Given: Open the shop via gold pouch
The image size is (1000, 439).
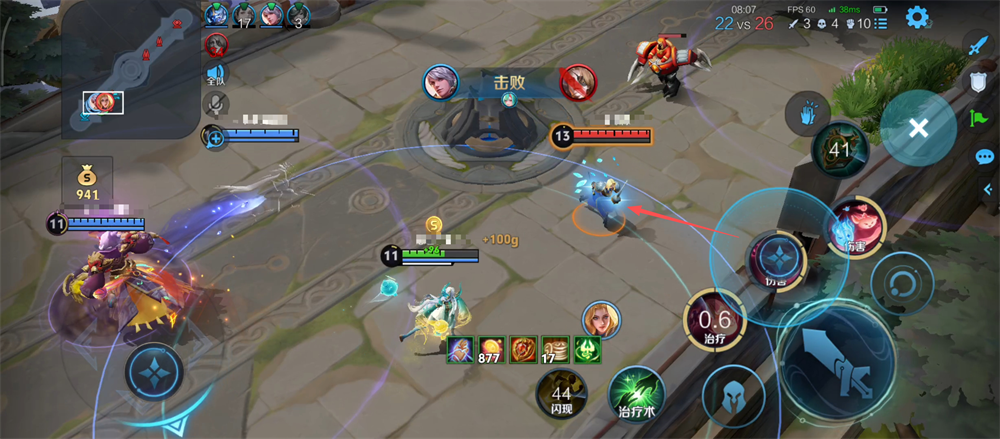Looking at the screenshot, I should pos(87,179).
